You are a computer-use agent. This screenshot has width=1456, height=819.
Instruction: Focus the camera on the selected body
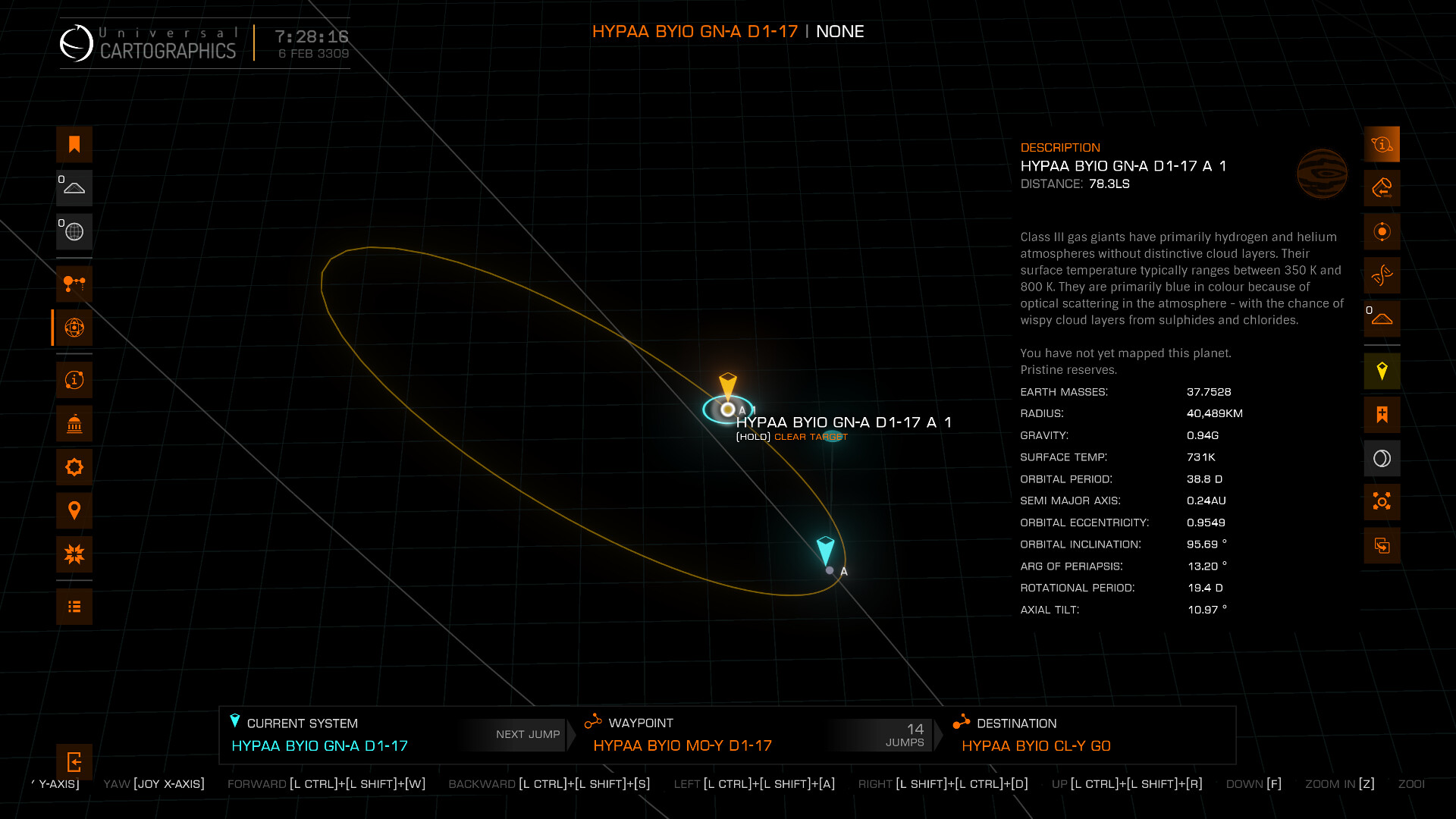tap(1382, 502)
